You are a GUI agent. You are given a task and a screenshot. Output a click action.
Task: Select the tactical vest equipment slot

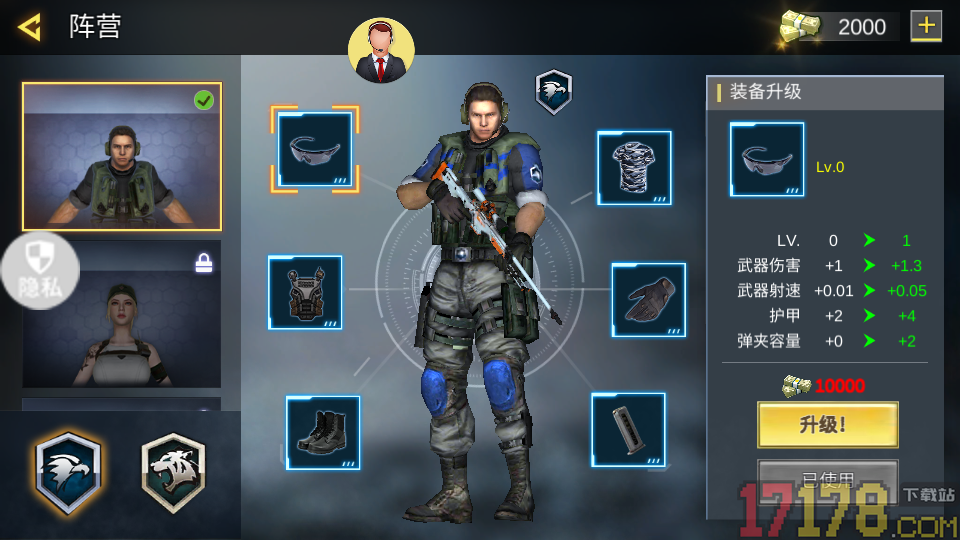click(x=305, y=292)
